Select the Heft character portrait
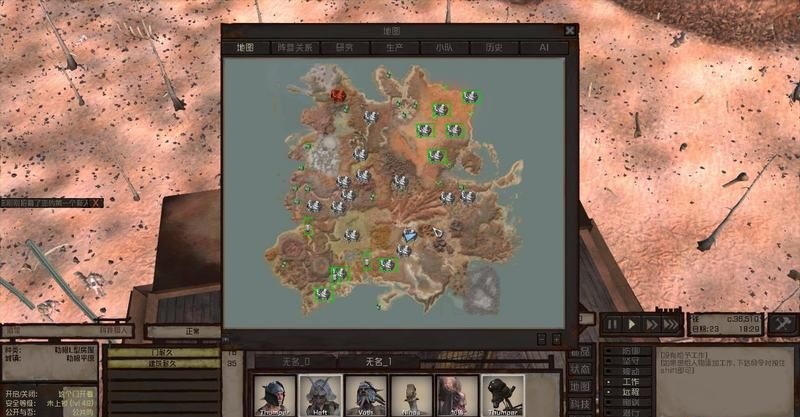Screen dimensions: 800x417 click(x=320, y=396)
